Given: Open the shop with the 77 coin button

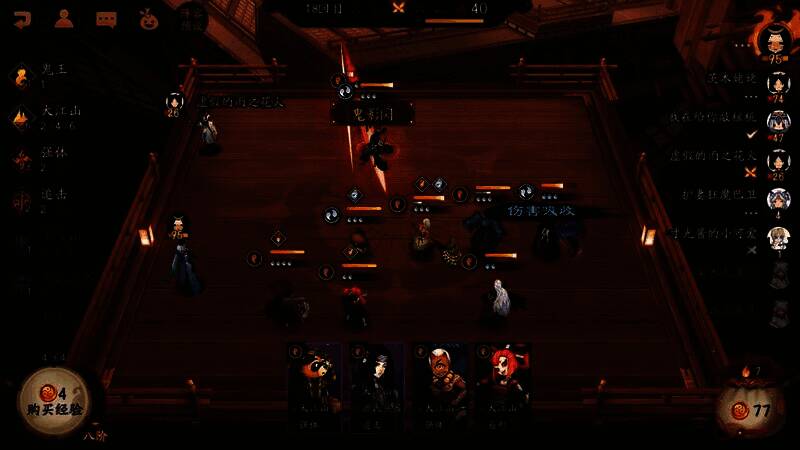Looking at the screenshot, I should point(752,409).
